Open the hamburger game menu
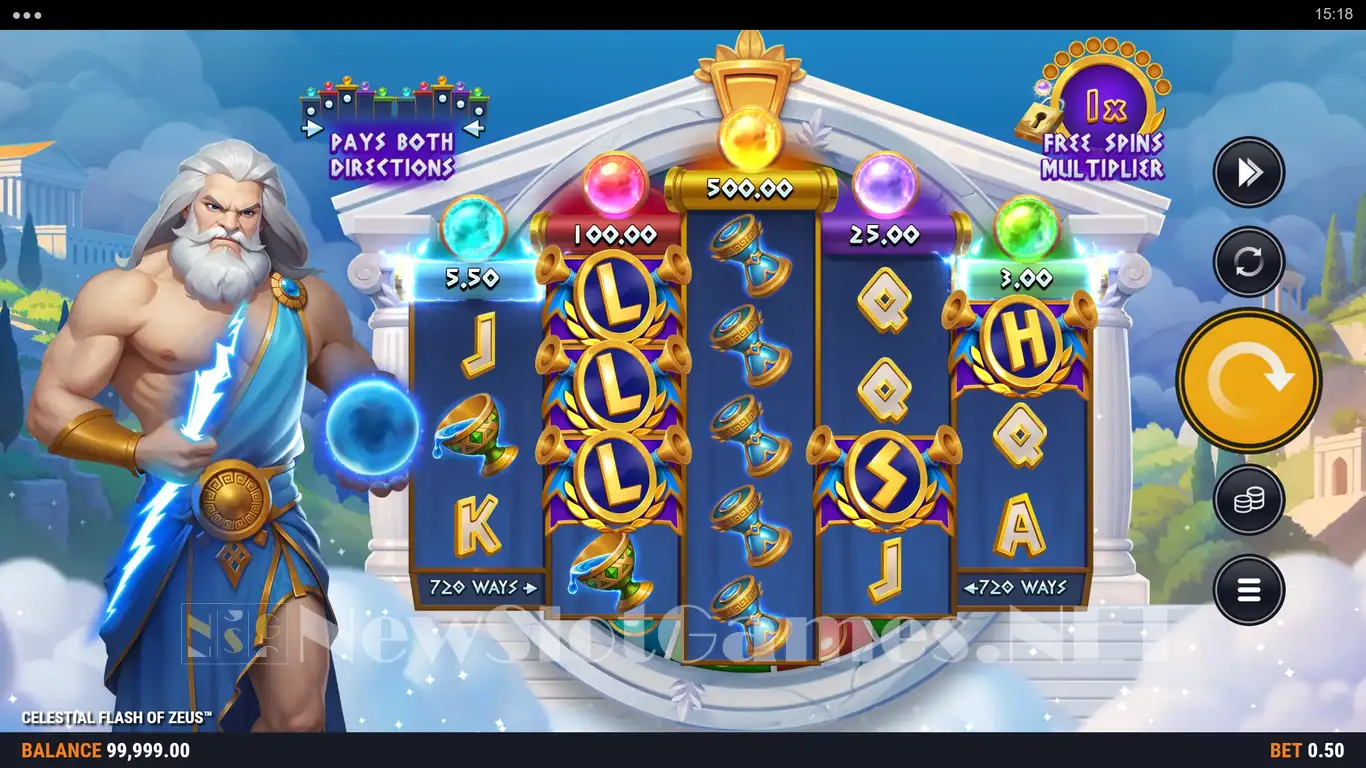This screenshot has height=768, width=1366. coord(1248,590)
